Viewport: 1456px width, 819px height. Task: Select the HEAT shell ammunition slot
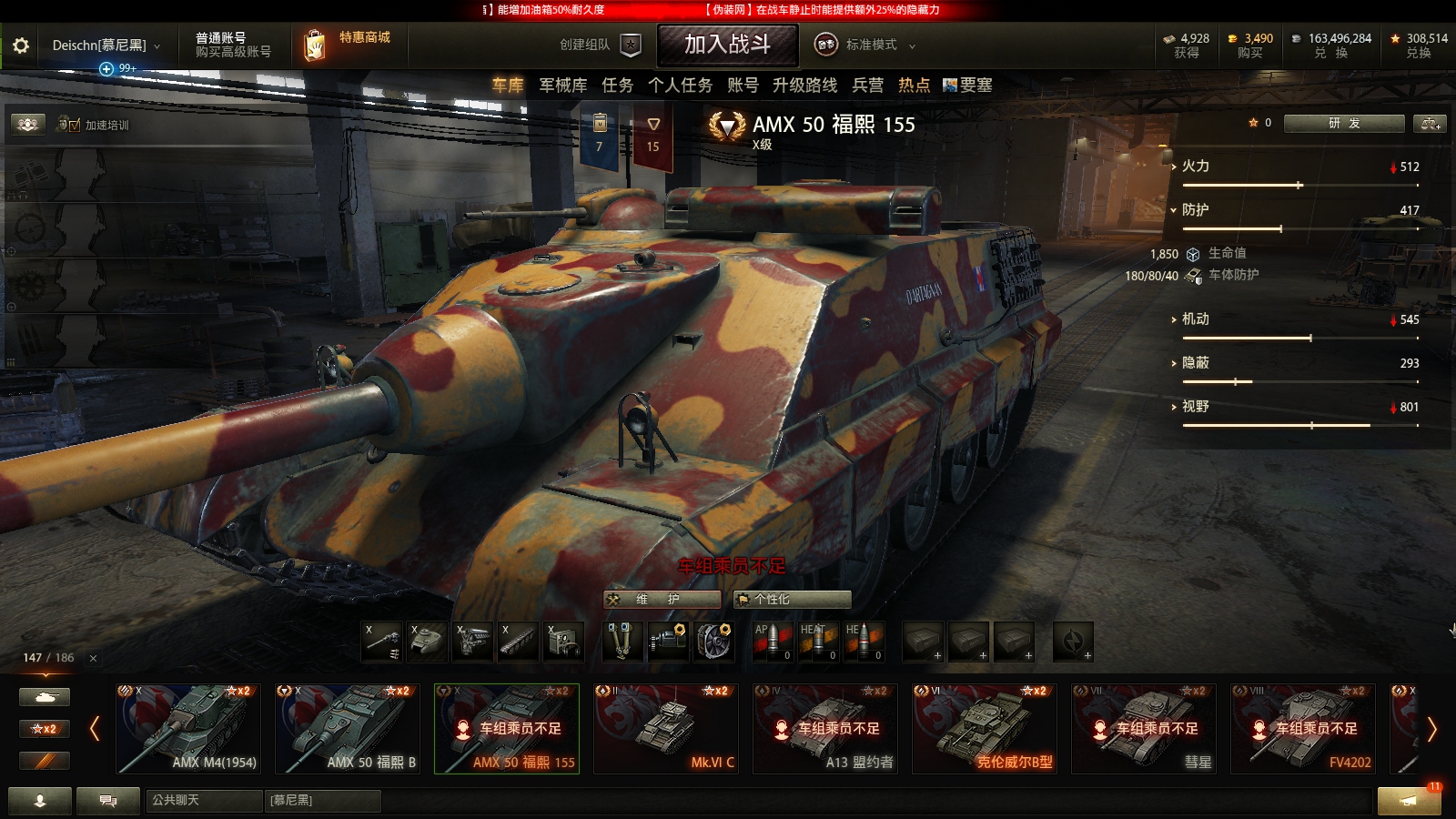click(817, 642)
